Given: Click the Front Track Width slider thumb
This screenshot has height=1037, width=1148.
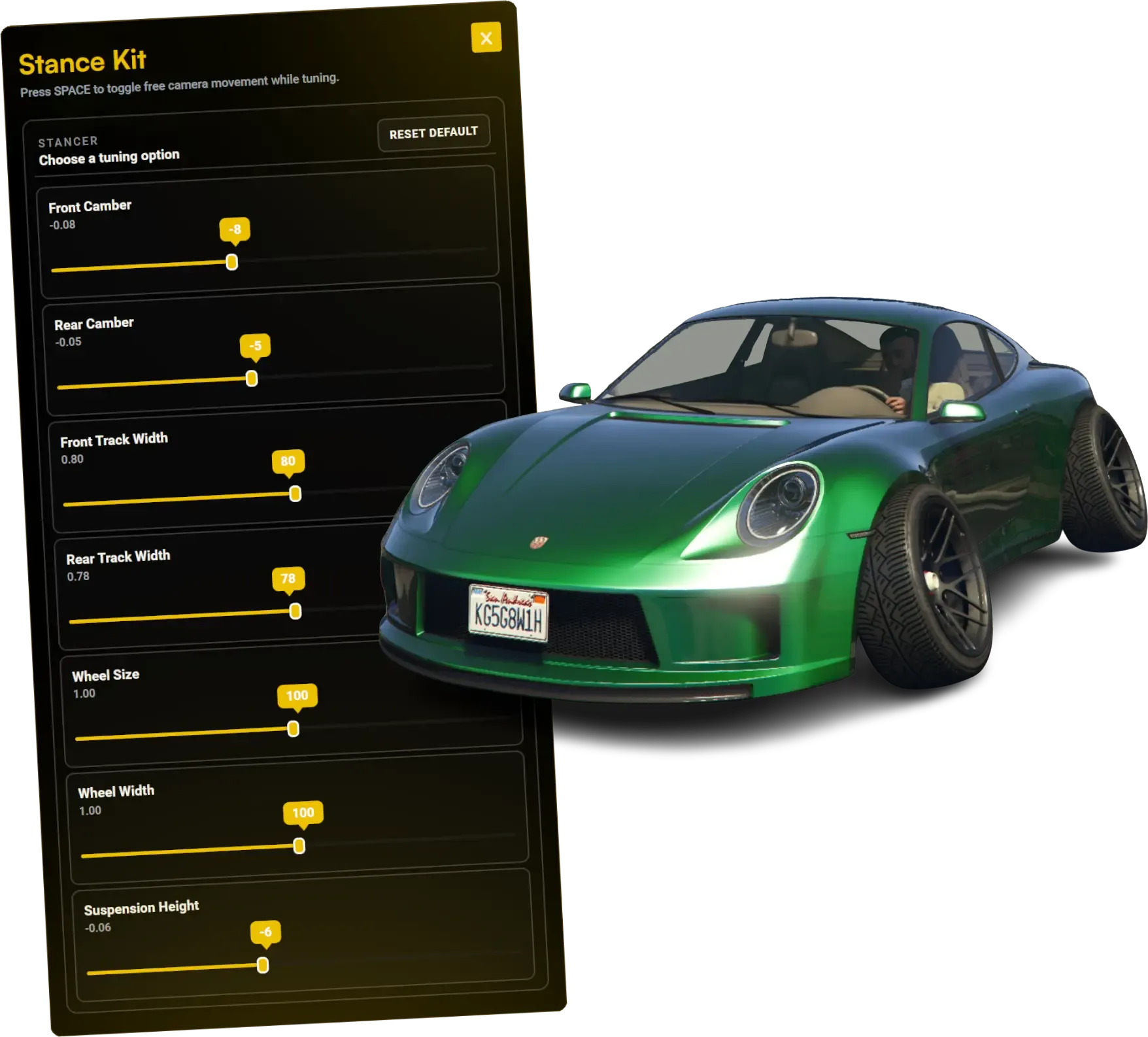Looking at the screenshot, I should 295,494.
